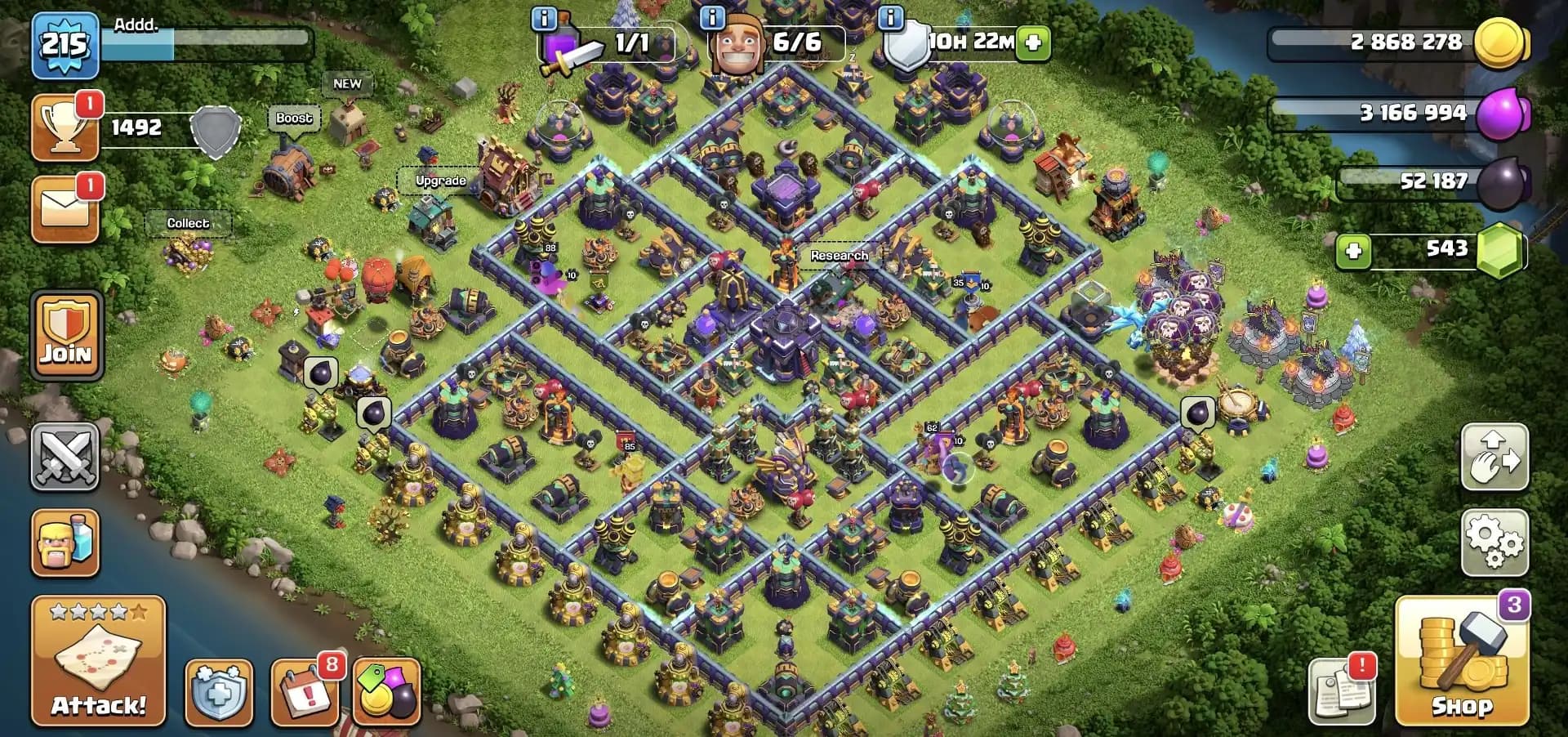Open the clan Join shield icon

coord(65,333)
